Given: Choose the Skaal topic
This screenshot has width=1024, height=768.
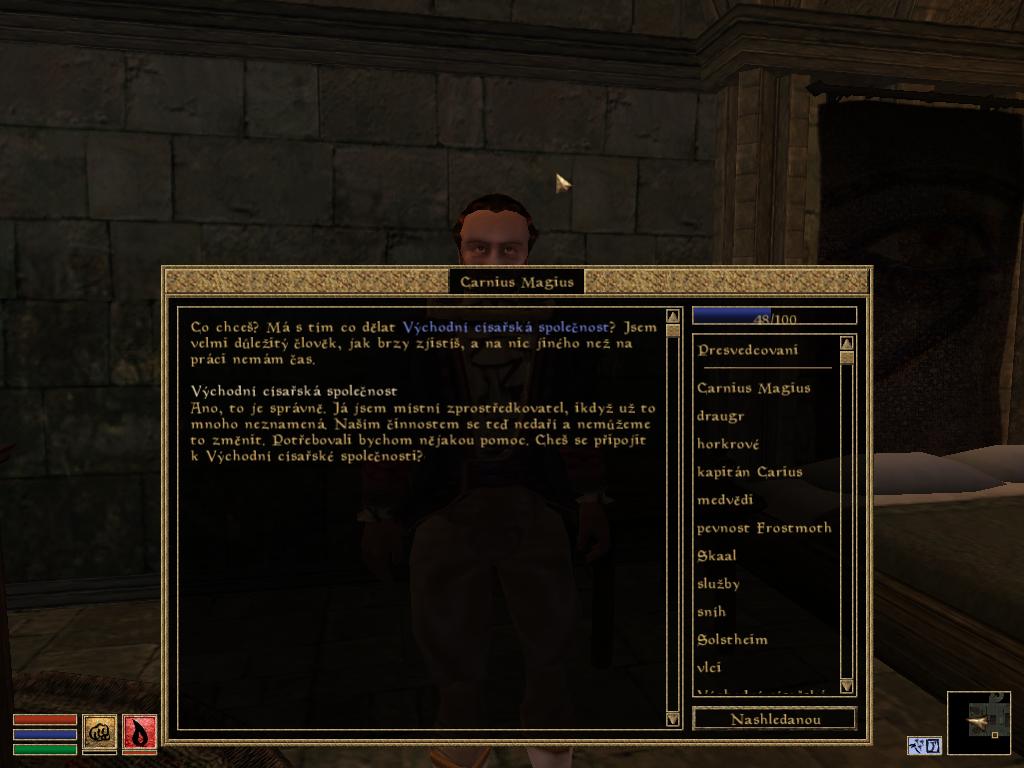Looking at the screenshot, I should coord(716,556).
